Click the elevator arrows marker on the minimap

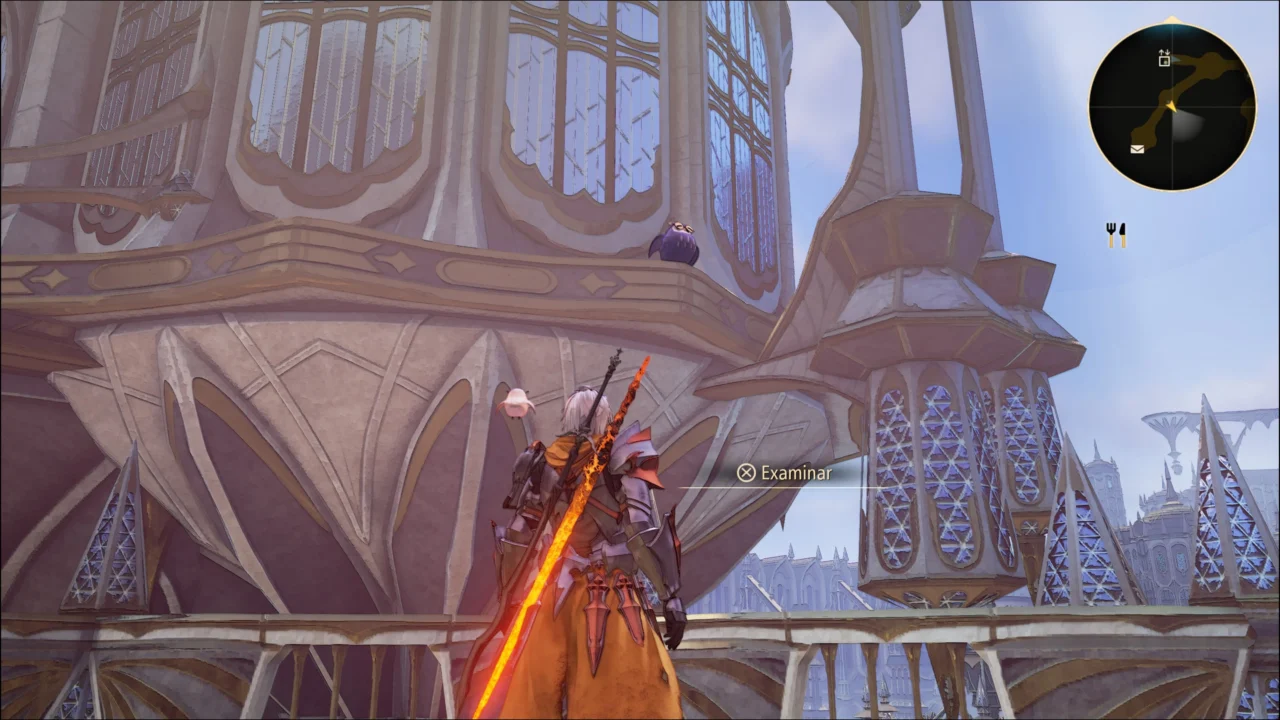pos(1164,58)
